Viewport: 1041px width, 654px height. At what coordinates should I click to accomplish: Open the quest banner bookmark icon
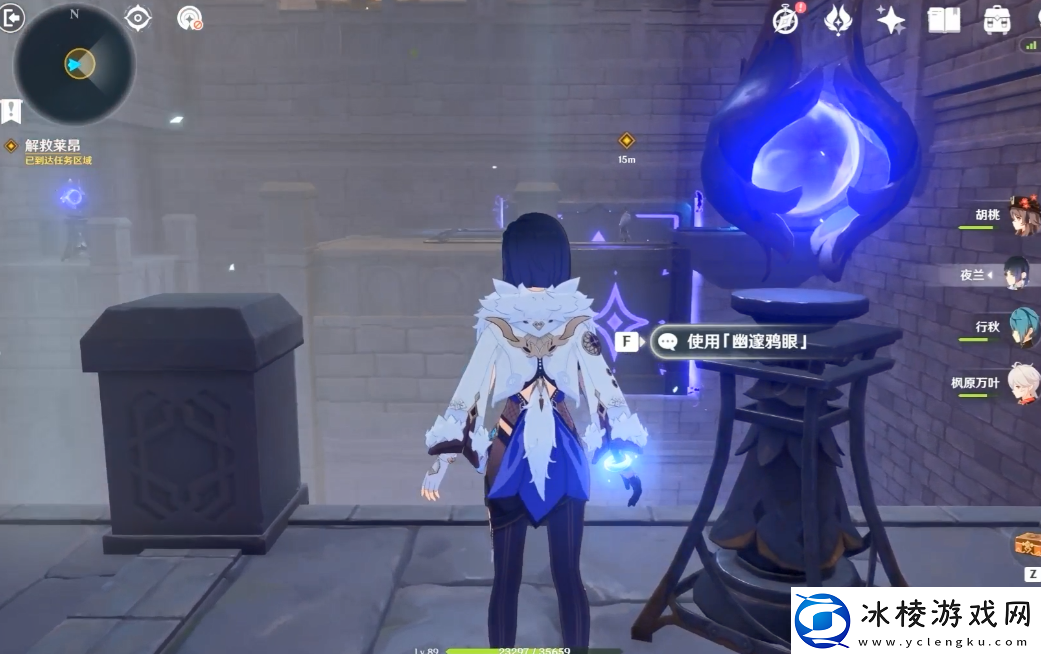coord(11,111)
